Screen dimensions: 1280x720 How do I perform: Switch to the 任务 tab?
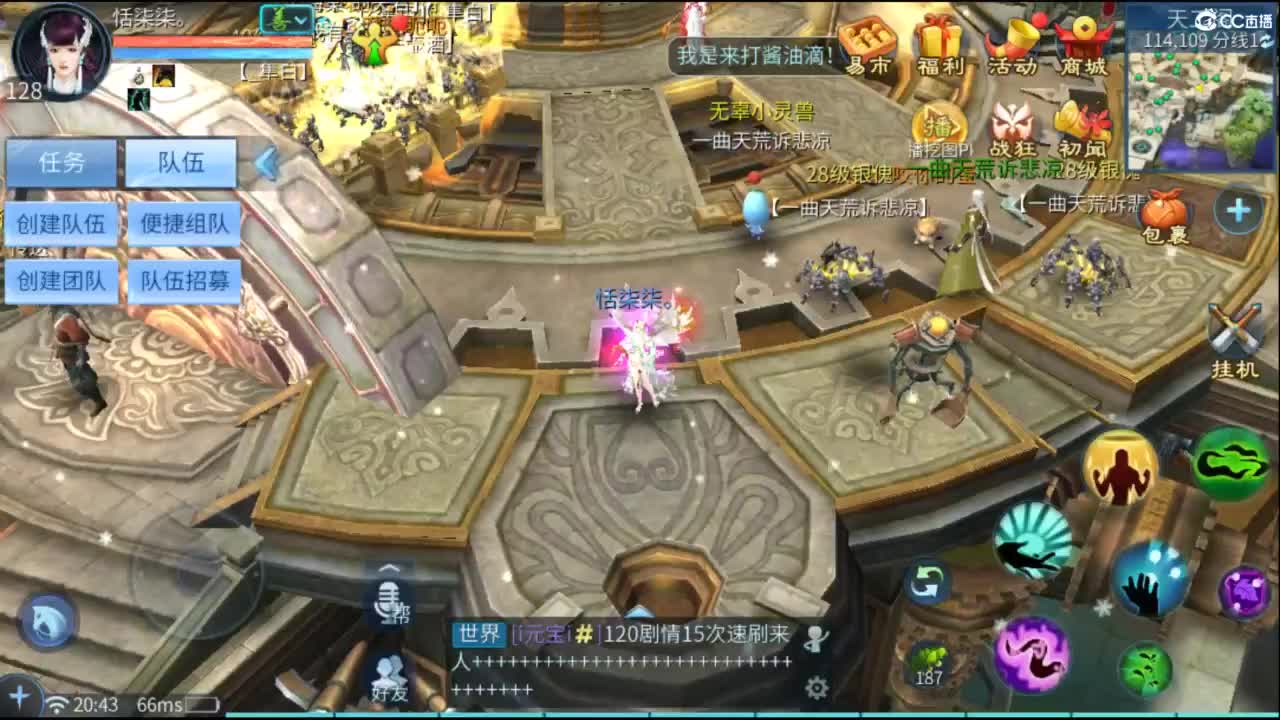[61, 163]
